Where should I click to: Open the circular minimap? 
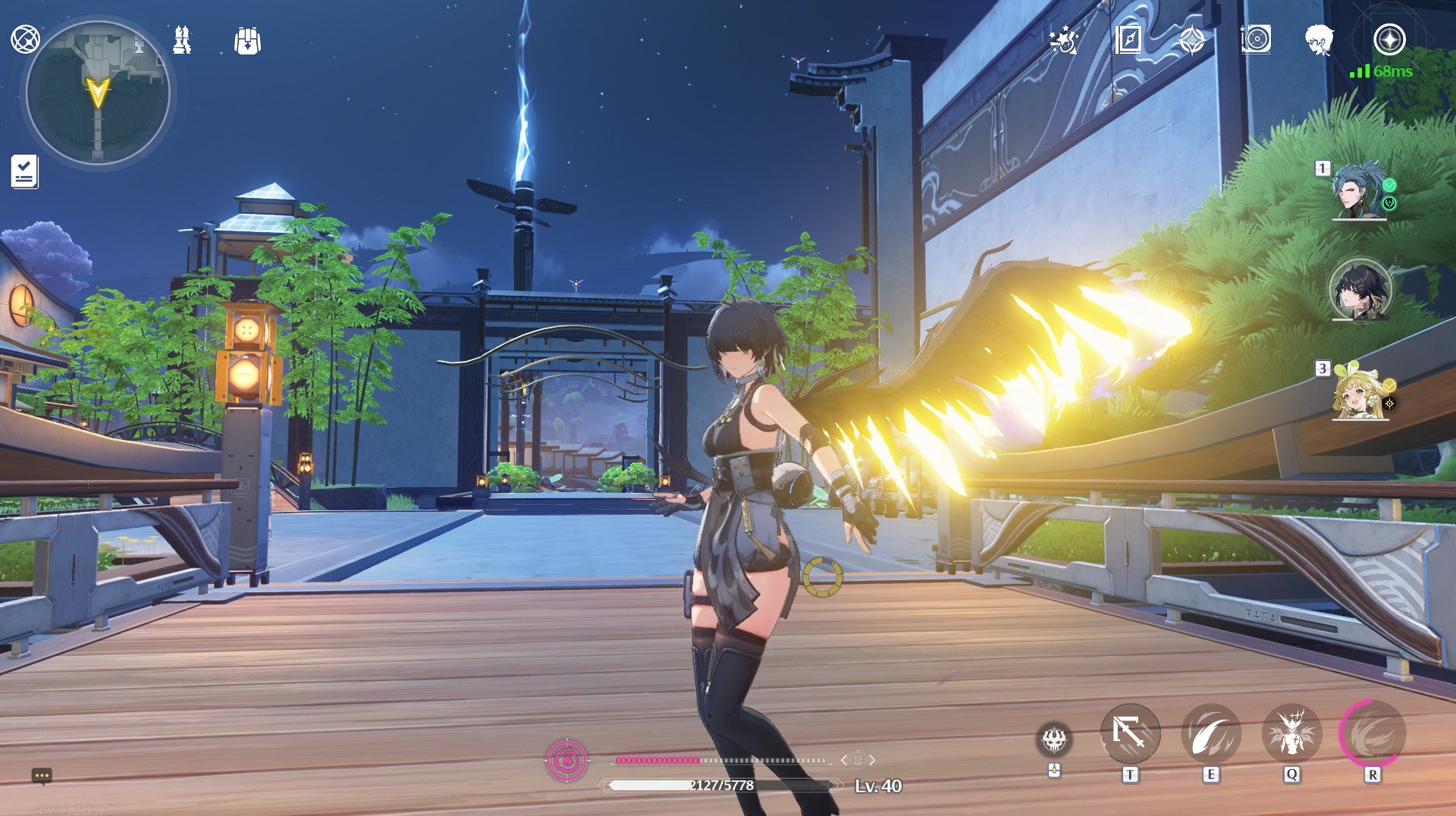pyautogui.click(x=98, y=93)
